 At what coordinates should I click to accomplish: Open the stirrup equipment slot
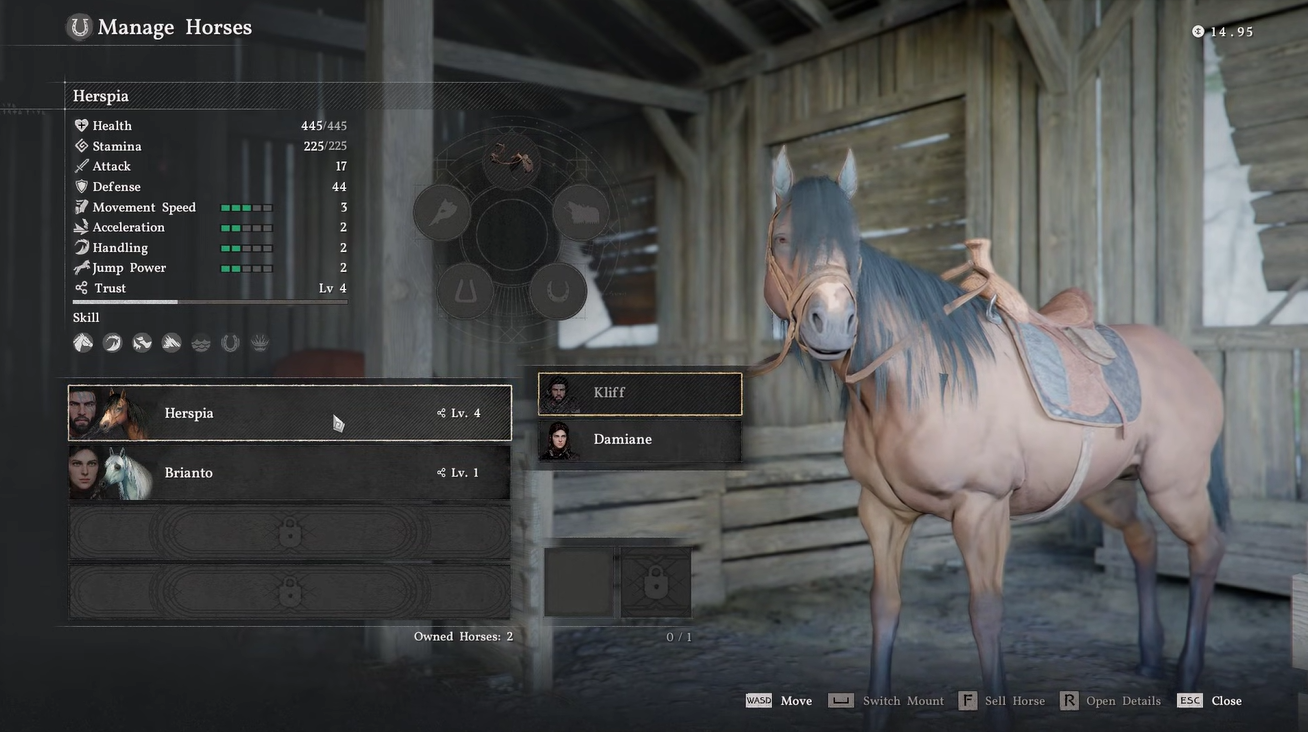click(465, 291)
